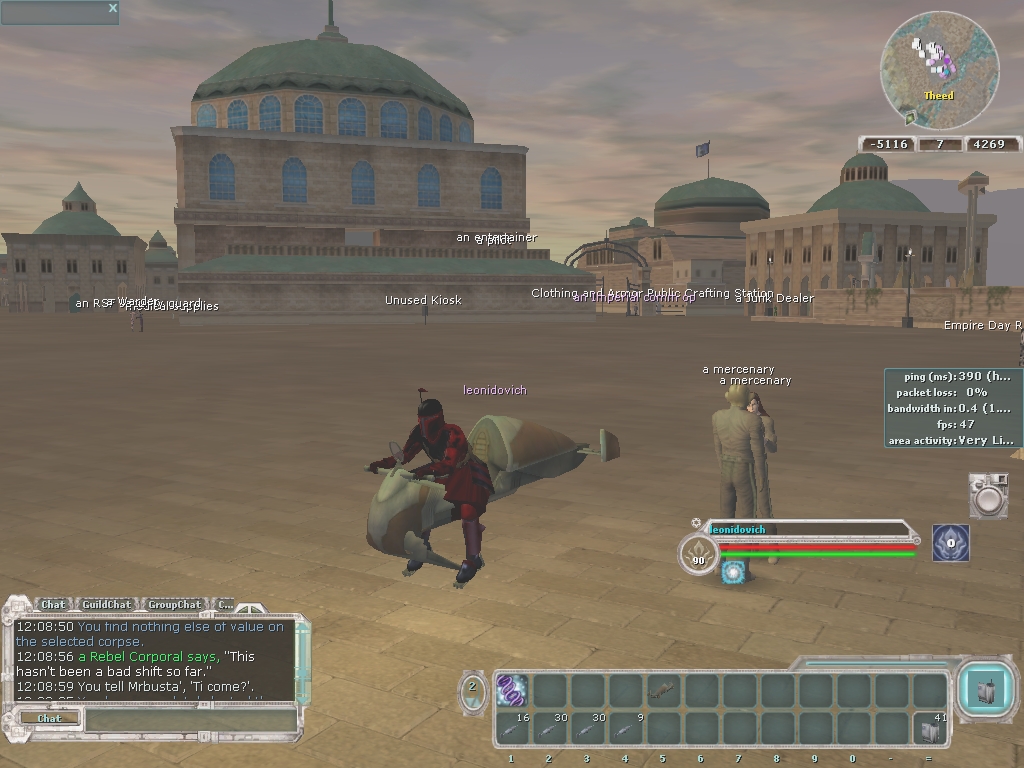Image resolution: width=1024 pixels, height=768 pixels.
Task: Click the chat window scrollbar
Action: click(303, 660)
